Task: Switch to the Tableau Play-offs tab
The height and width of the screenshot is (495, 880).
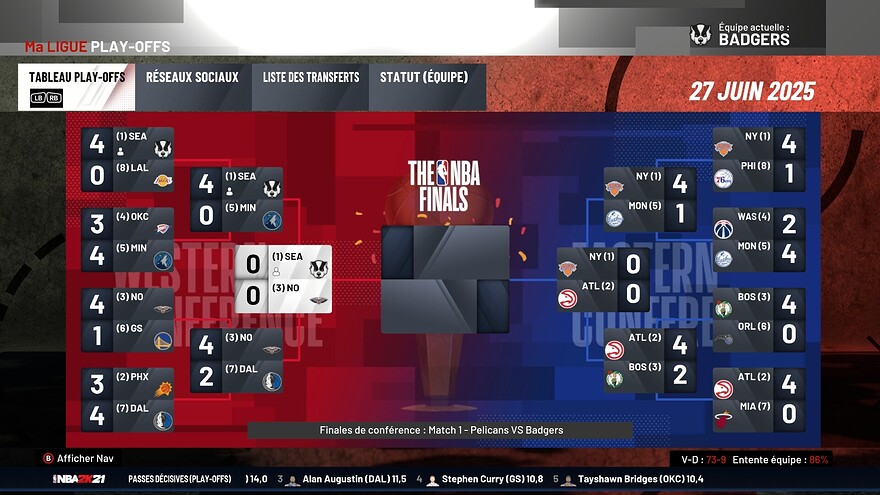Action: pos(76,87)
